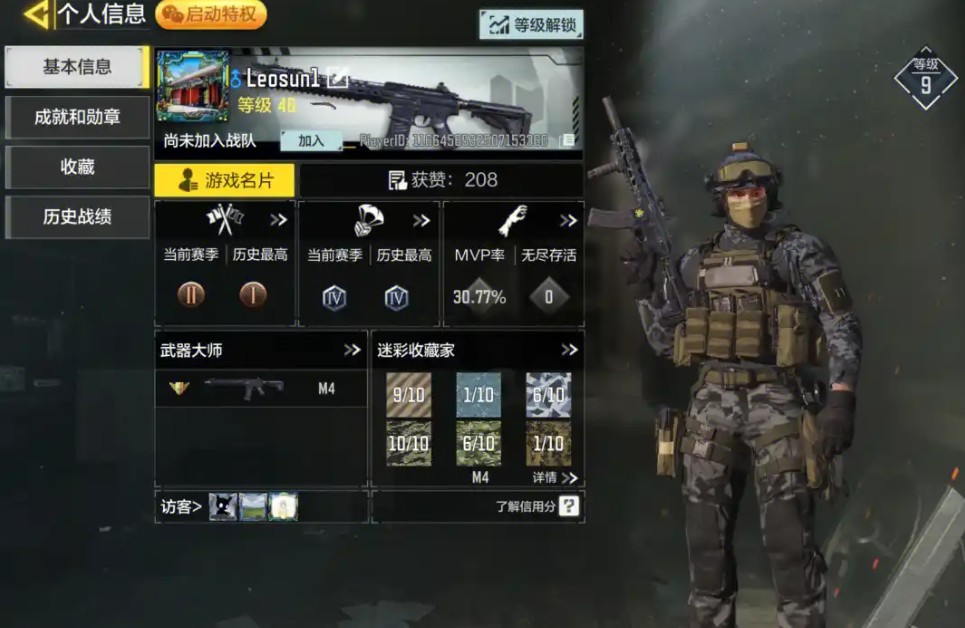Click the player avatar portrait

tap(193, 86)
